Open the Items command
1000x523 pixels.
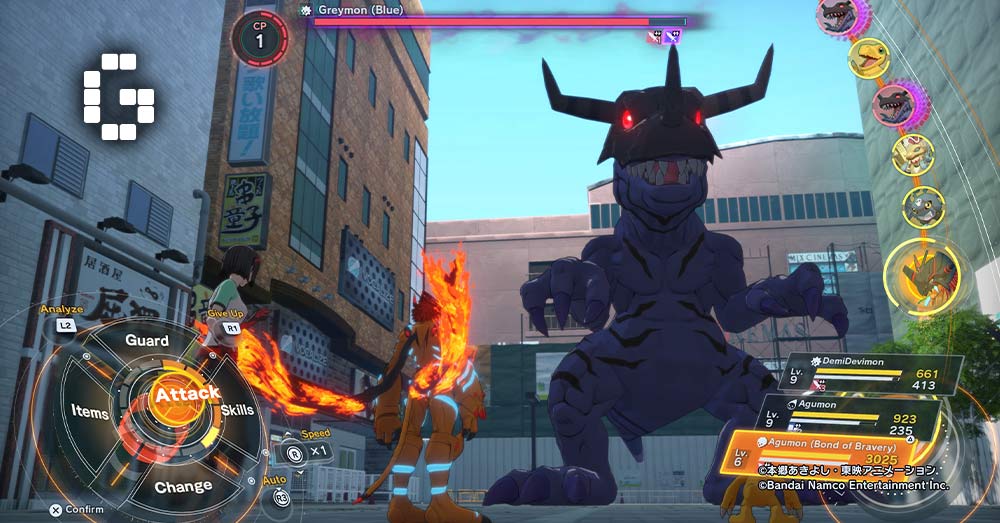point(90,411)
